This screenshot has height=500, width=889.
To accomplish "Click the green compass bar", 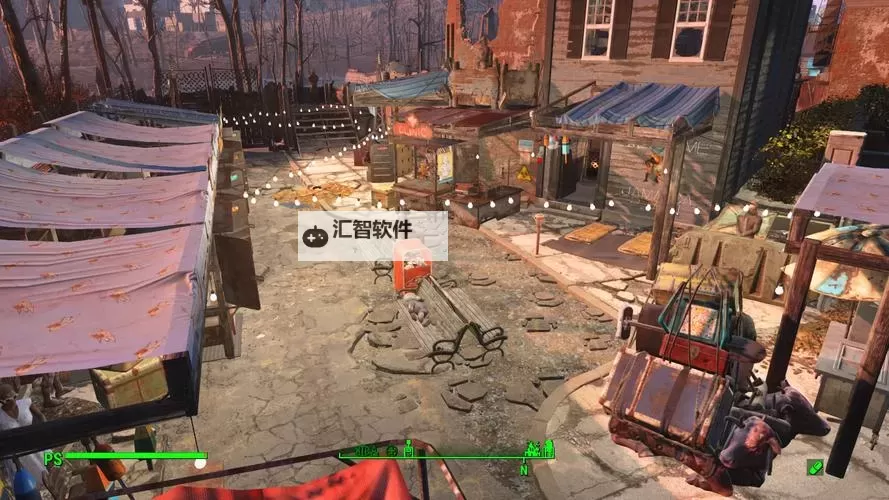I will click(447, 453).
